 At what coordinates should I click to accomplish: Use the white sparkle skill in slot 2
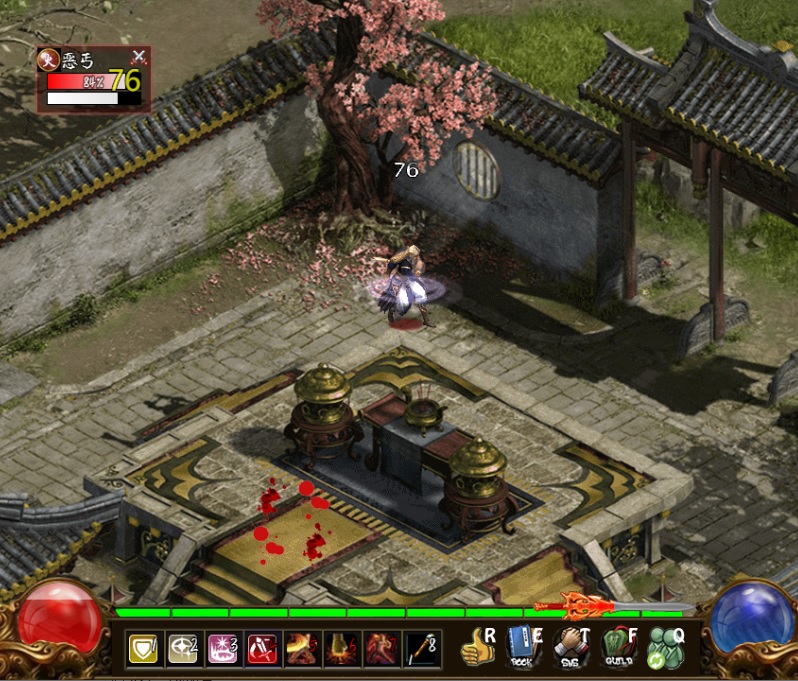[x=182, y=650]
